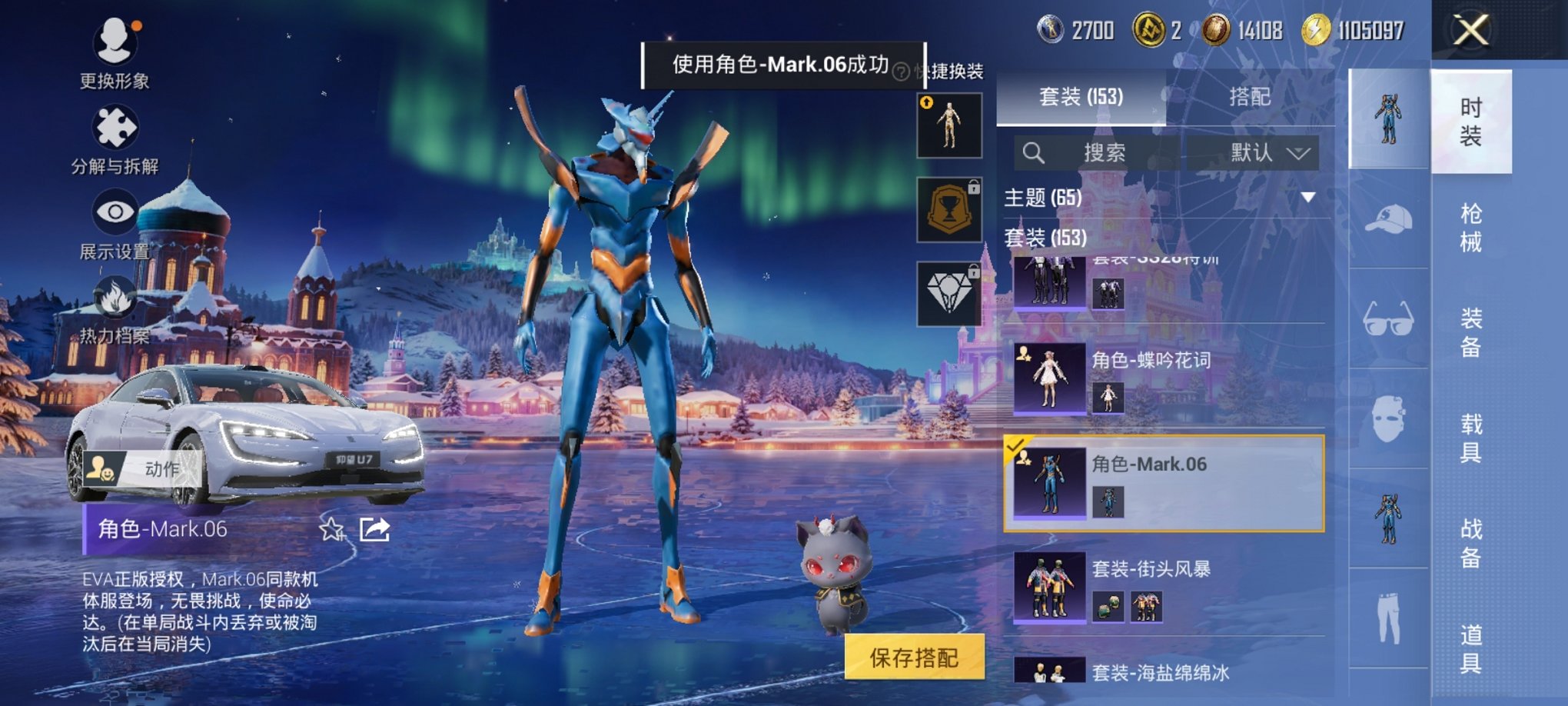Open the trophy achievements icon
This screenshot has width=1568, height=706.
coord(949,210)
